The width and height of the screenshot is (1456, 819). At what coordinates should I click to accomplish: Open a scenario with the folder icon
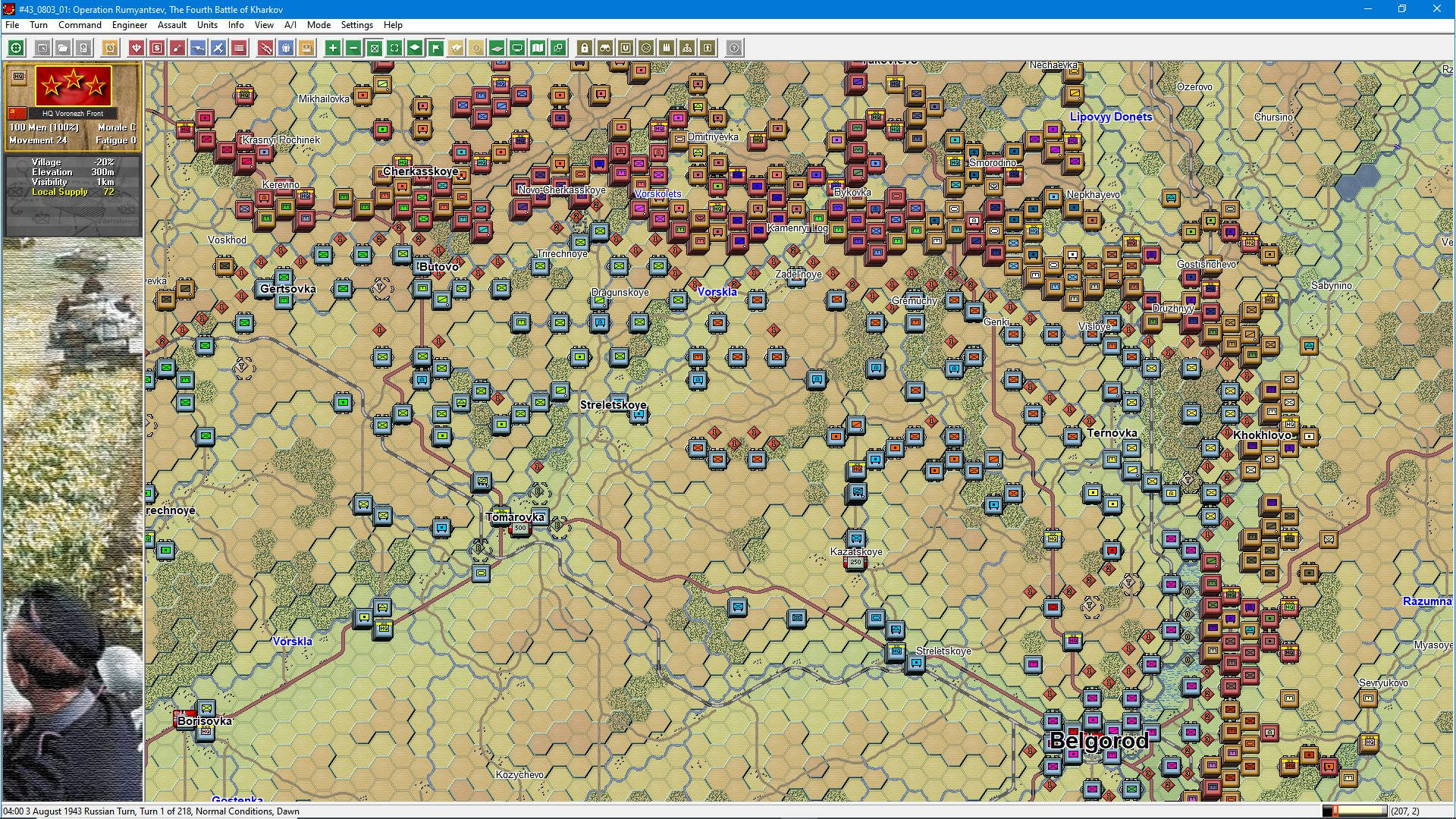point(61,48)
